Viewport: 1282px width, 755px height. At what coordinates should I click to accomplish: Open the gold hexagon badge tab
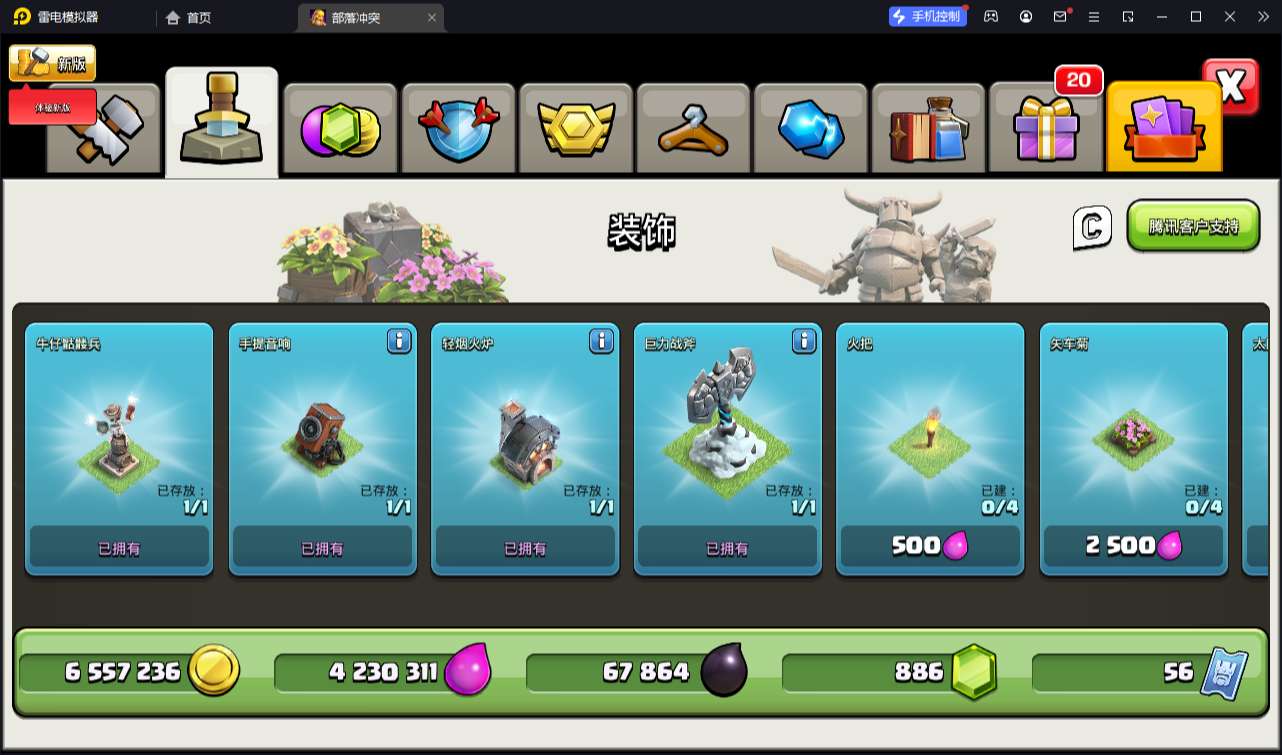pyautogui.click(x=575, y=130)
